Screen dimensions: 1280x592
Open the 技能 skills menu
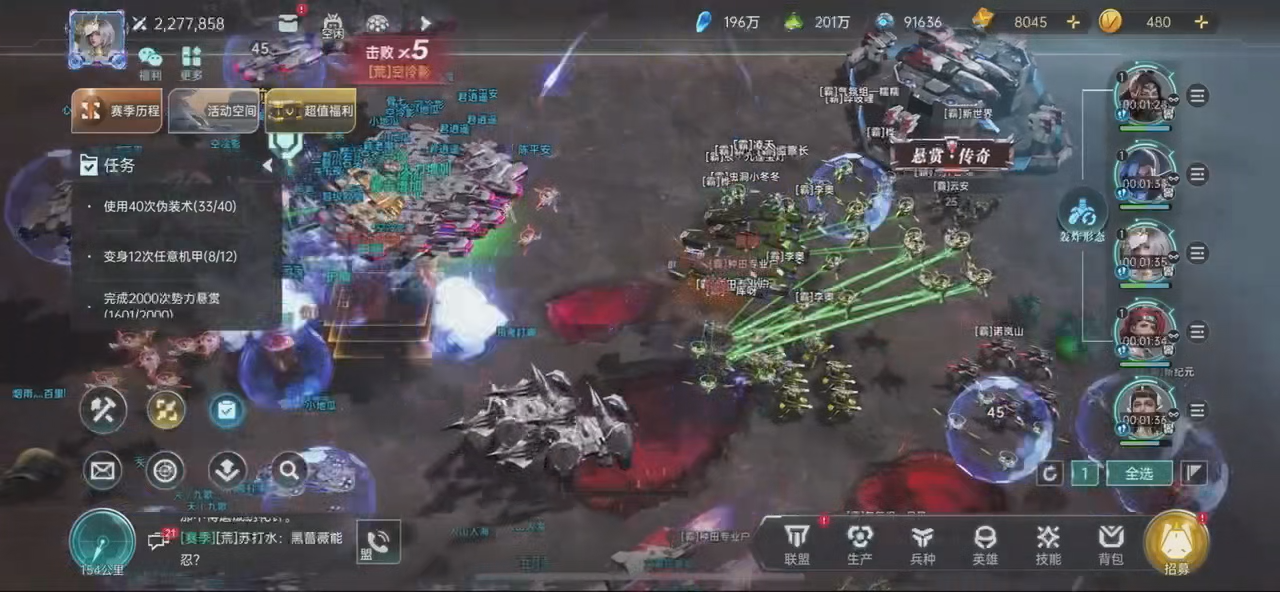pos(1048,544)
